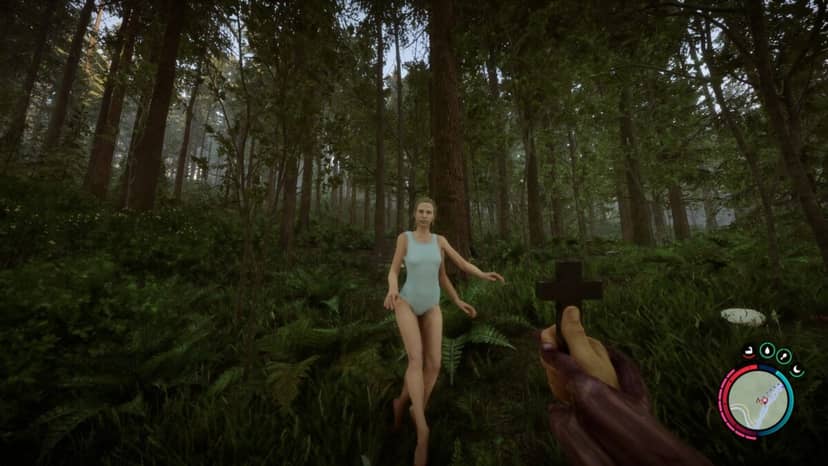Click the boot-shaped strength icon
Screen dimensions: 828x466
[x=748, y=352]
